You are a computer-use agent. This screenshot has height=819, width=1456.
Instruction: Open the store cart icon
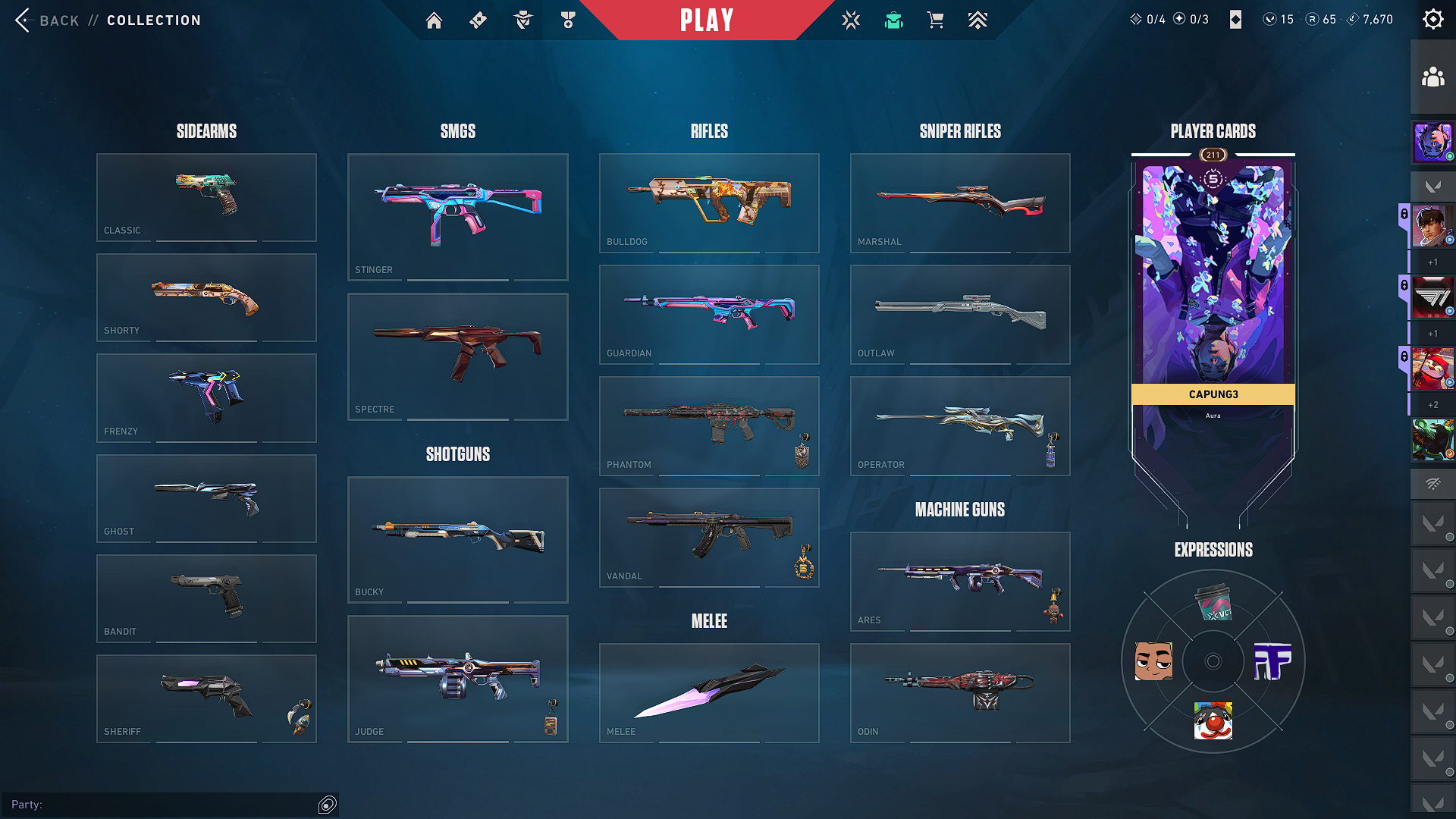click(936, 20)
